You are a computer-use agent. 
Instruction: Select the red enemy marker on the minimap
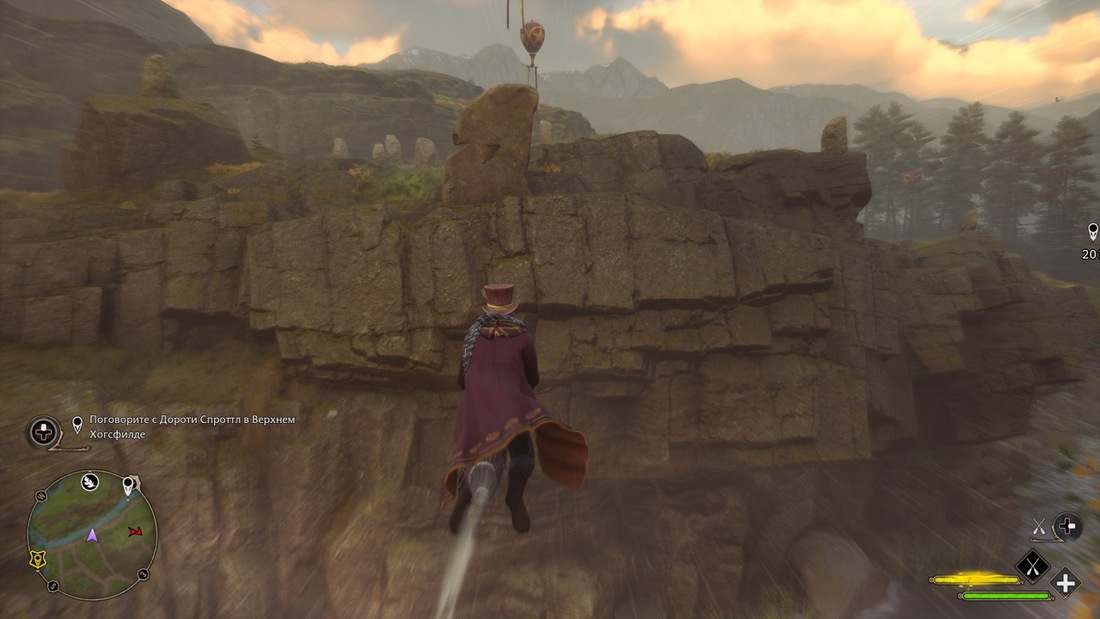coord(136,530)
